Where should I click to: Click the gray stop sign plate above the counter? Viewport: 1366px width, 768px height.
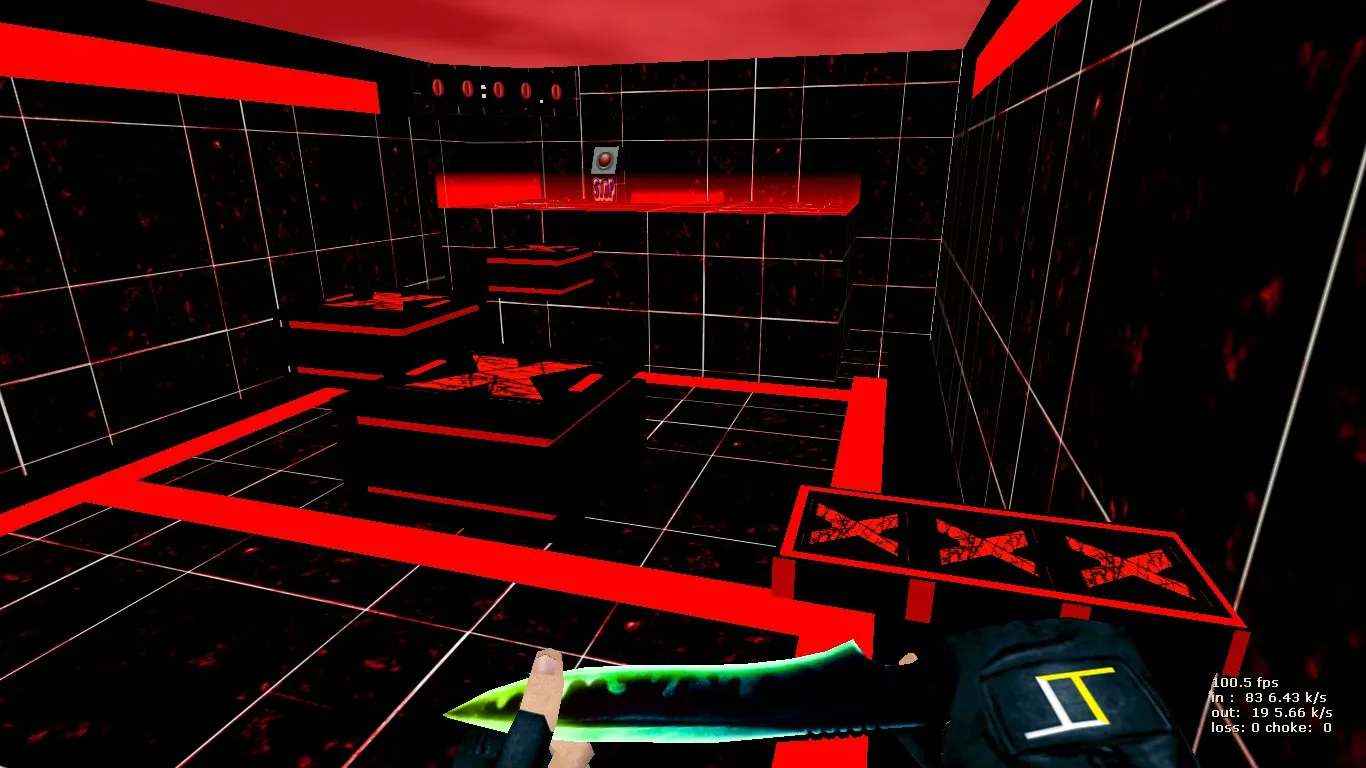point(605,160)
